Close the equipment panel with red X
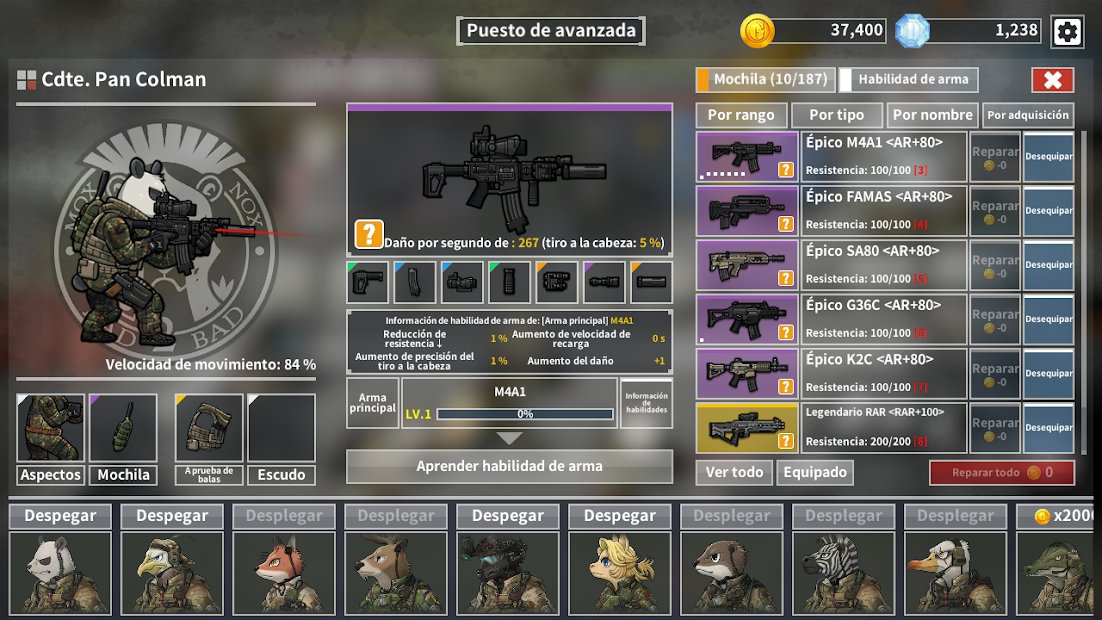 1052,80
